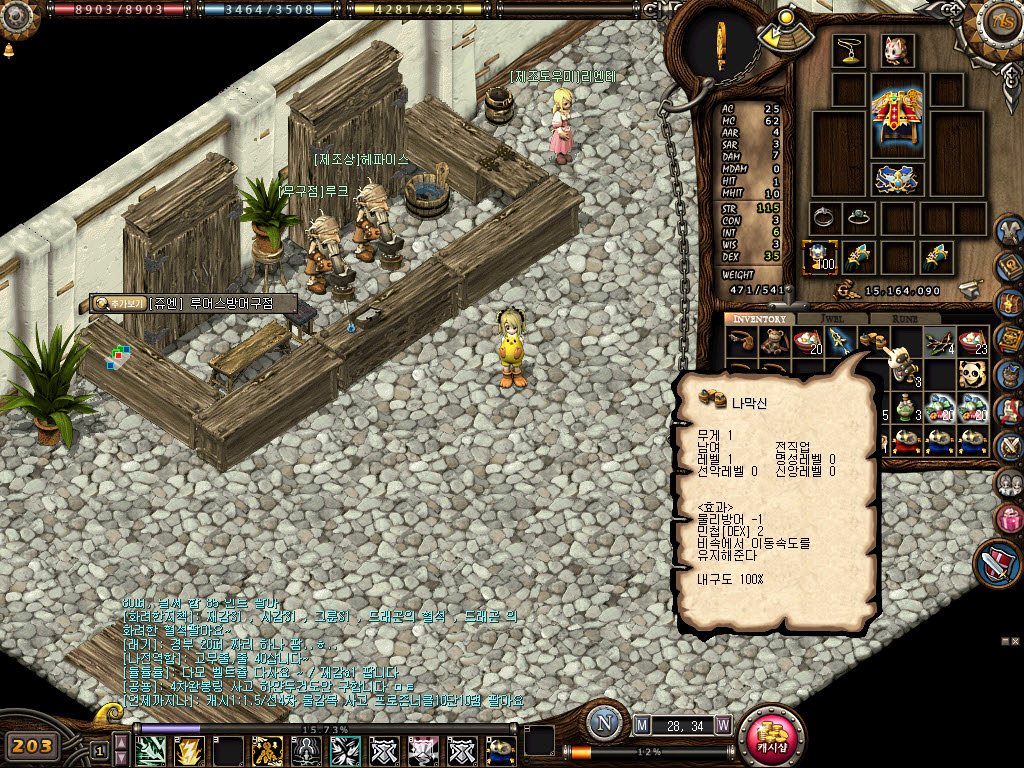1024x768 pixels.
Task: Switch to the Rune tab
Action: (x=904, y=319)
